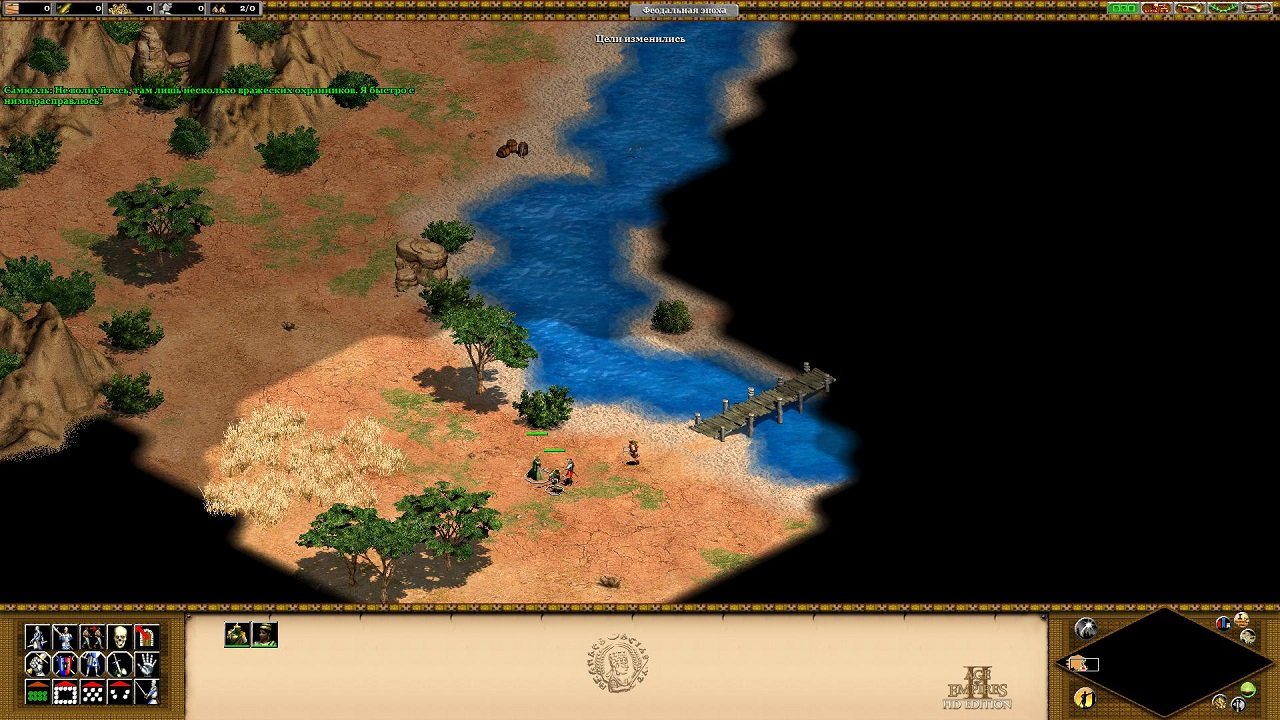
Task: Switch the minimap to normal view green orb
Action: click(1249, 689)
